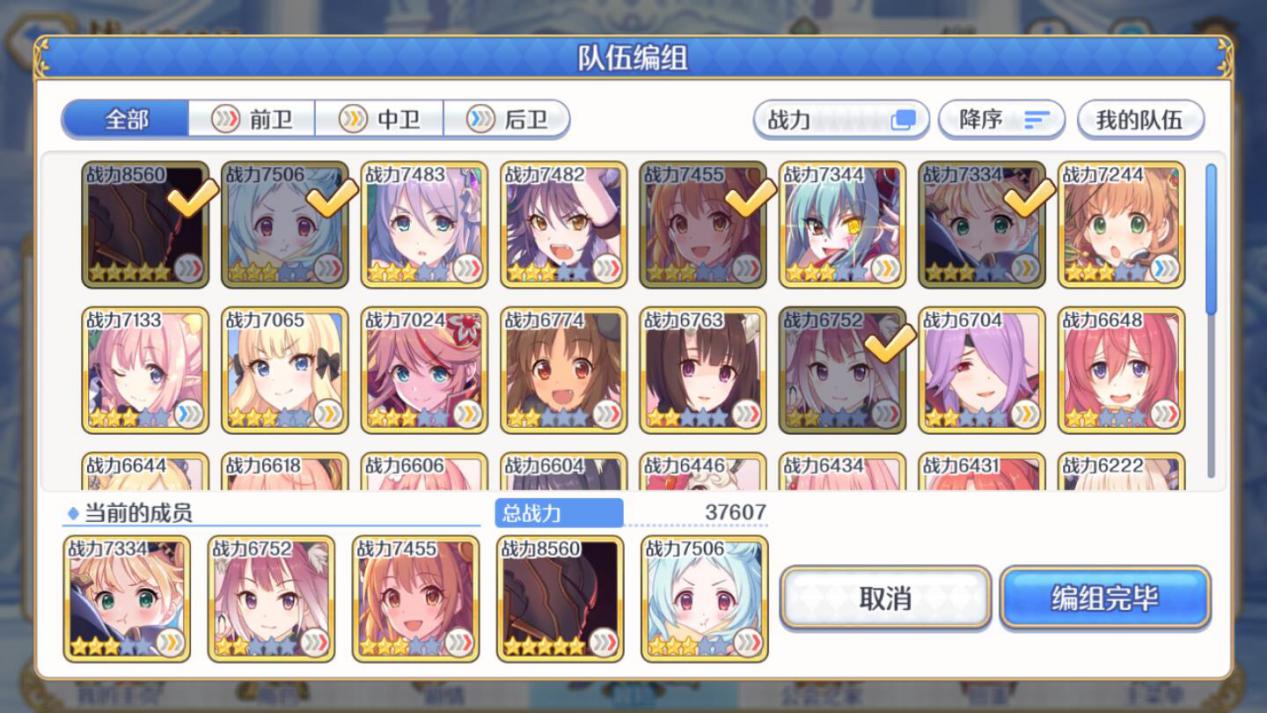Pick the 战力6774 character in the roster grid
The height and width of the screenshot is (713, 1267).
click(x=563, y=370)
